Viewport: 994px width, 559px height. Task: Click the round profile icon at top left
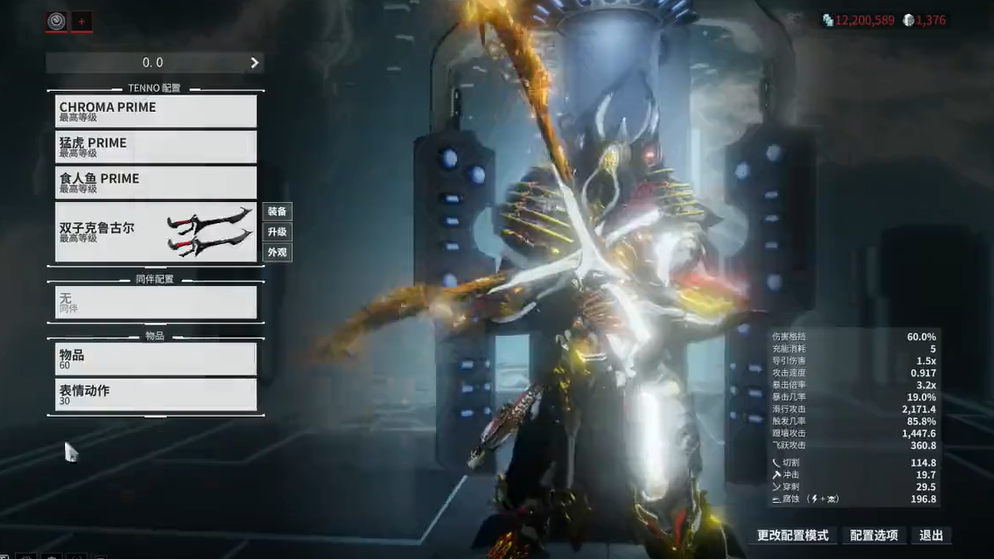pos(57,21)
